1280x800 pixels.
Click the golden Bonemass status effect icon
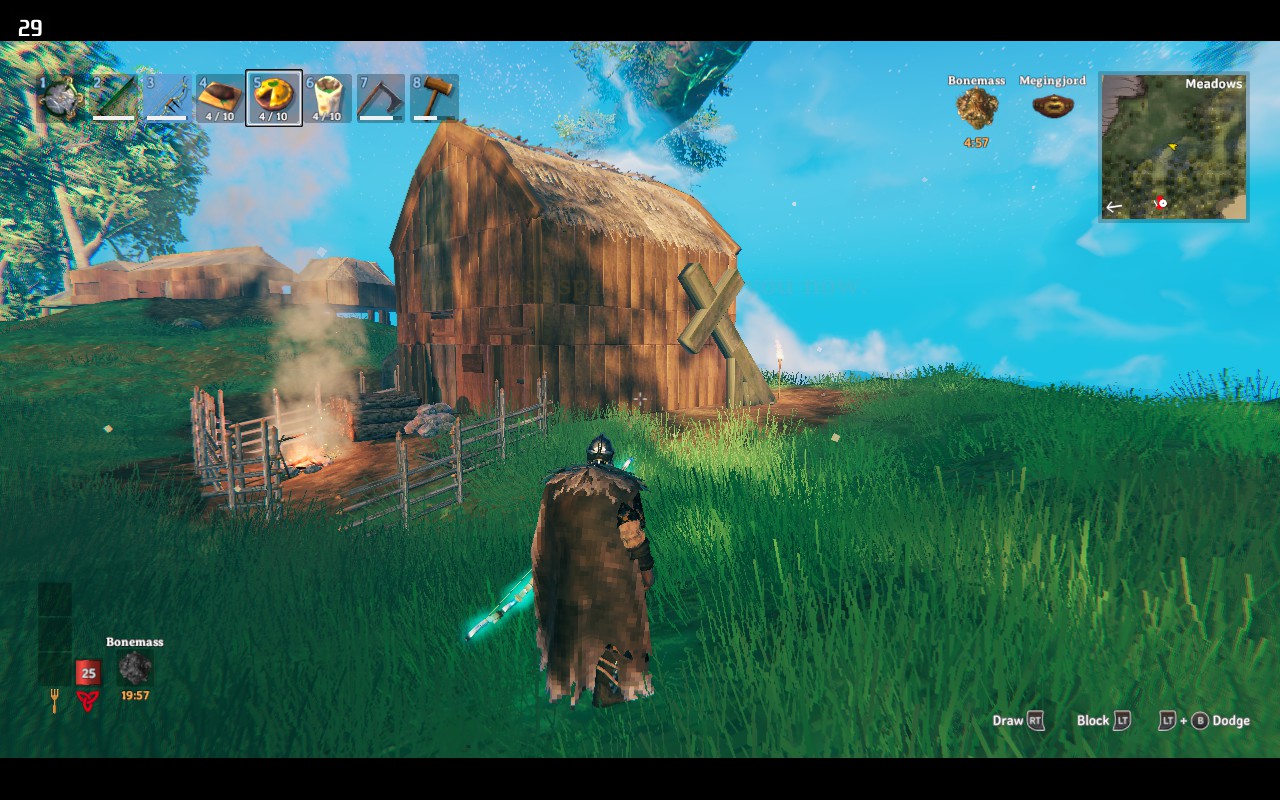click(x=976, y=108)
